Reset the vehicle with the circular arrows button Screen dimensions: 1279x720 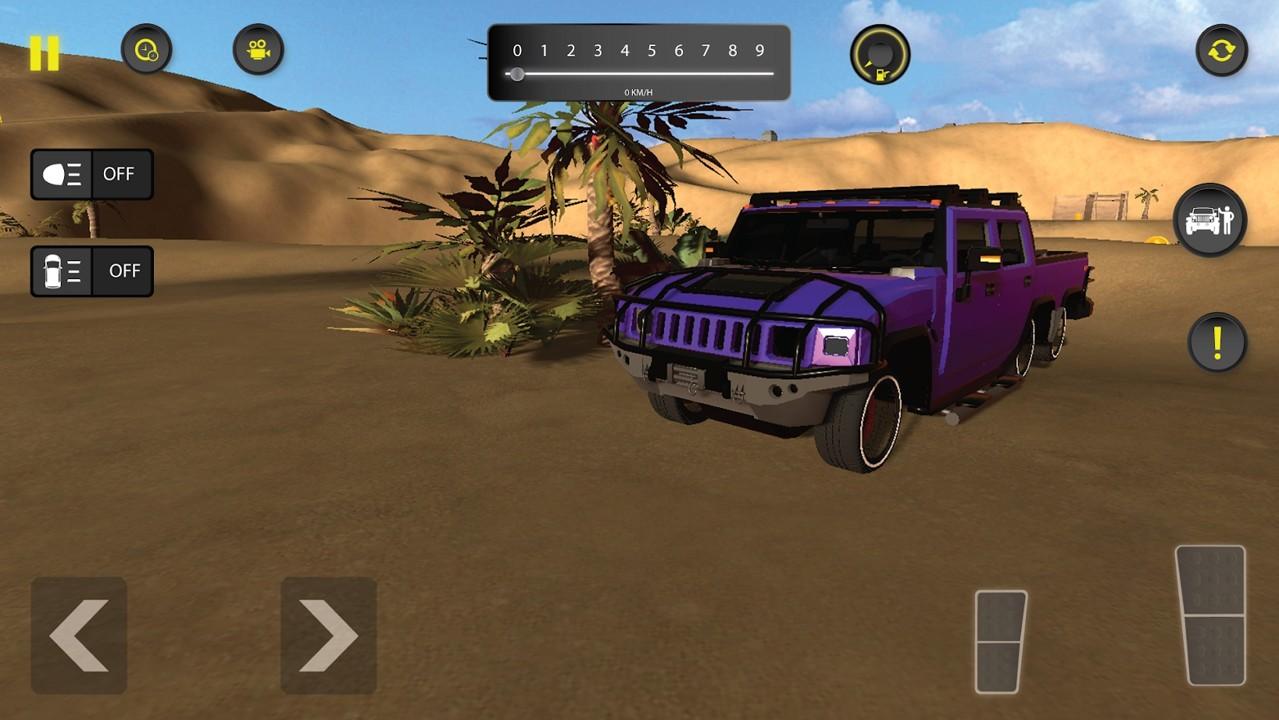(x=1221, y=50)
